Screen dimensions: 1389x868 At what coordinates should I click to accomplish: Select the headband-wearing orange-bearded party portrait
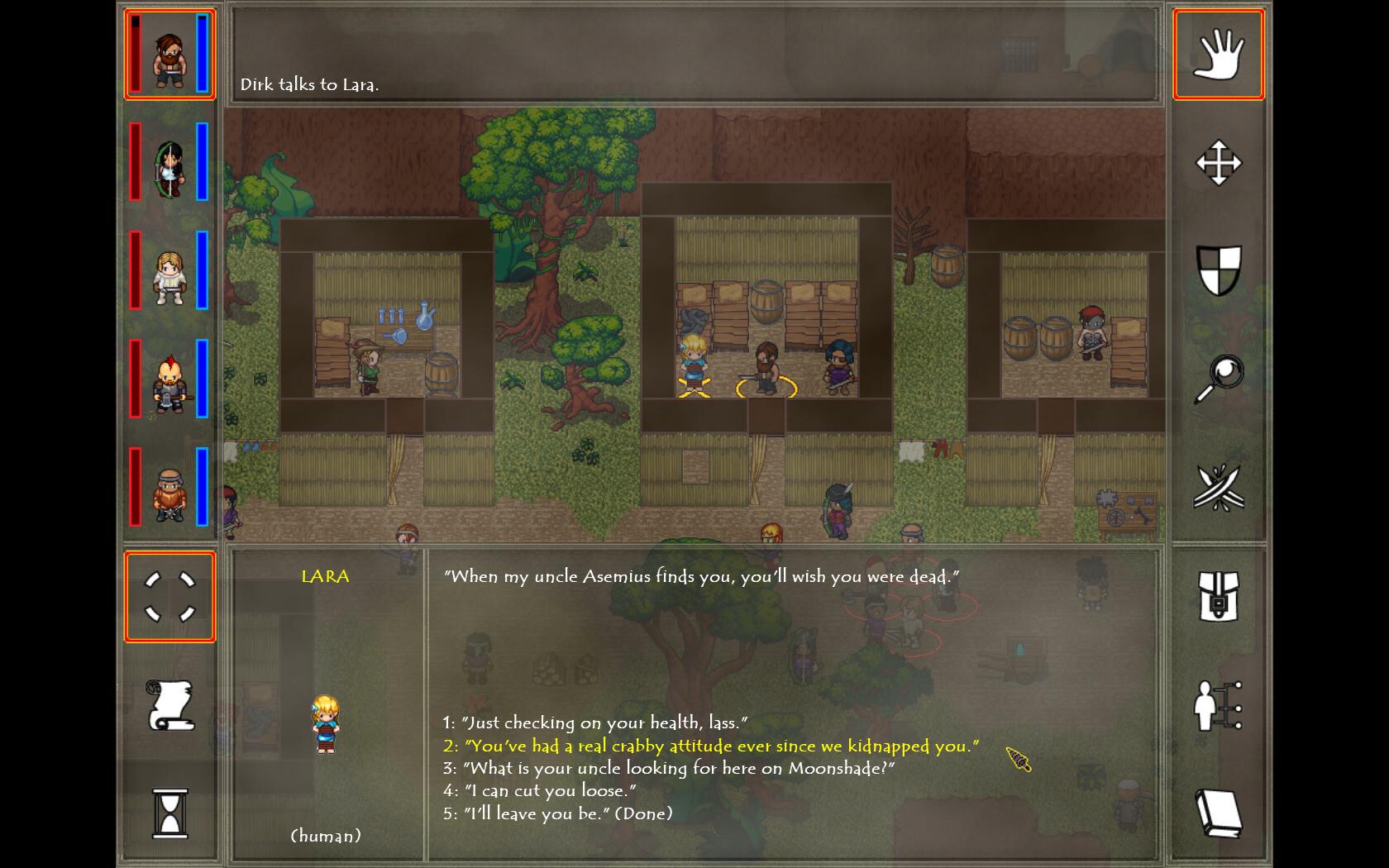169,488
